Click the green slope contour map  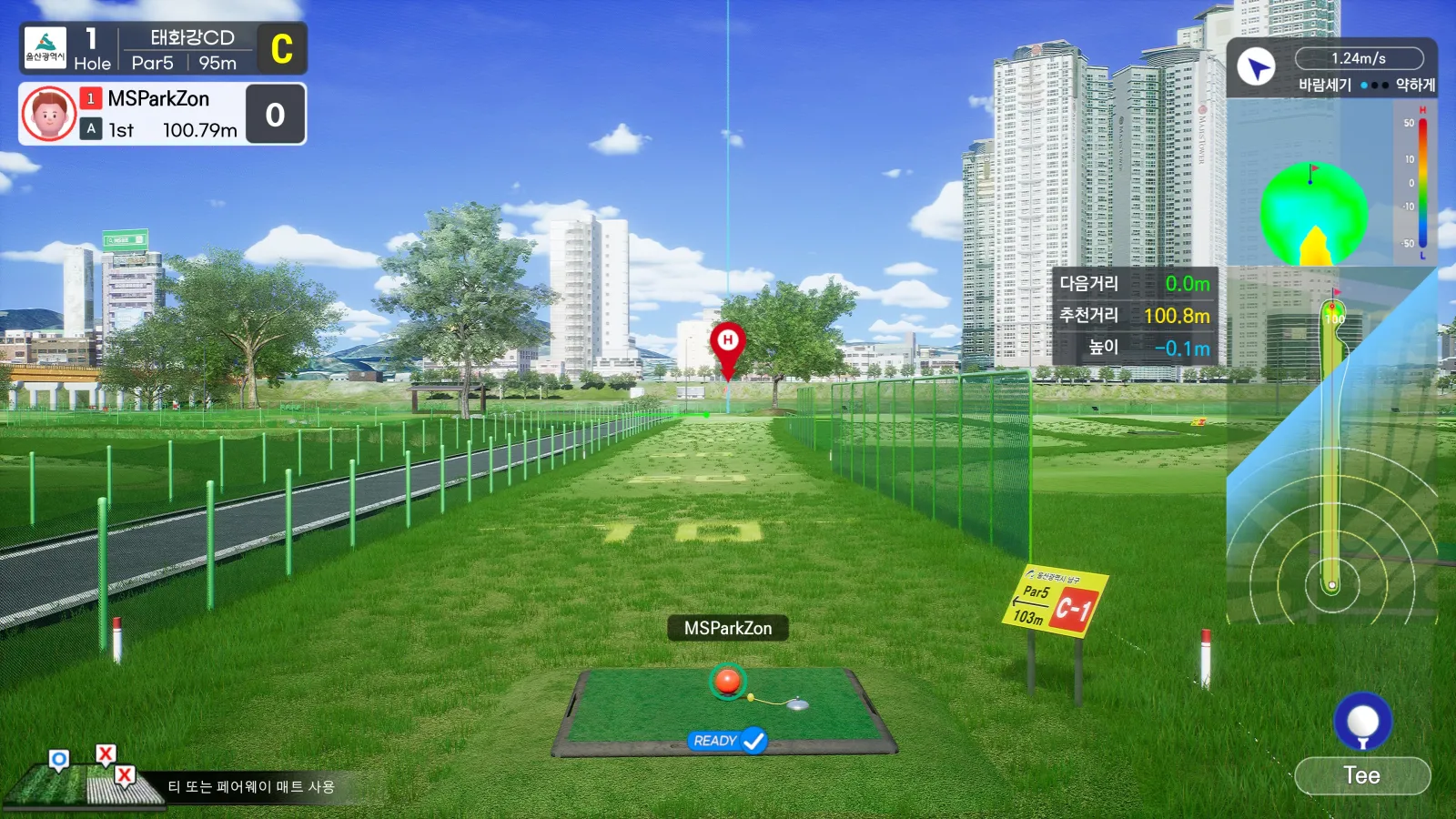click(x=1313, y=214)
